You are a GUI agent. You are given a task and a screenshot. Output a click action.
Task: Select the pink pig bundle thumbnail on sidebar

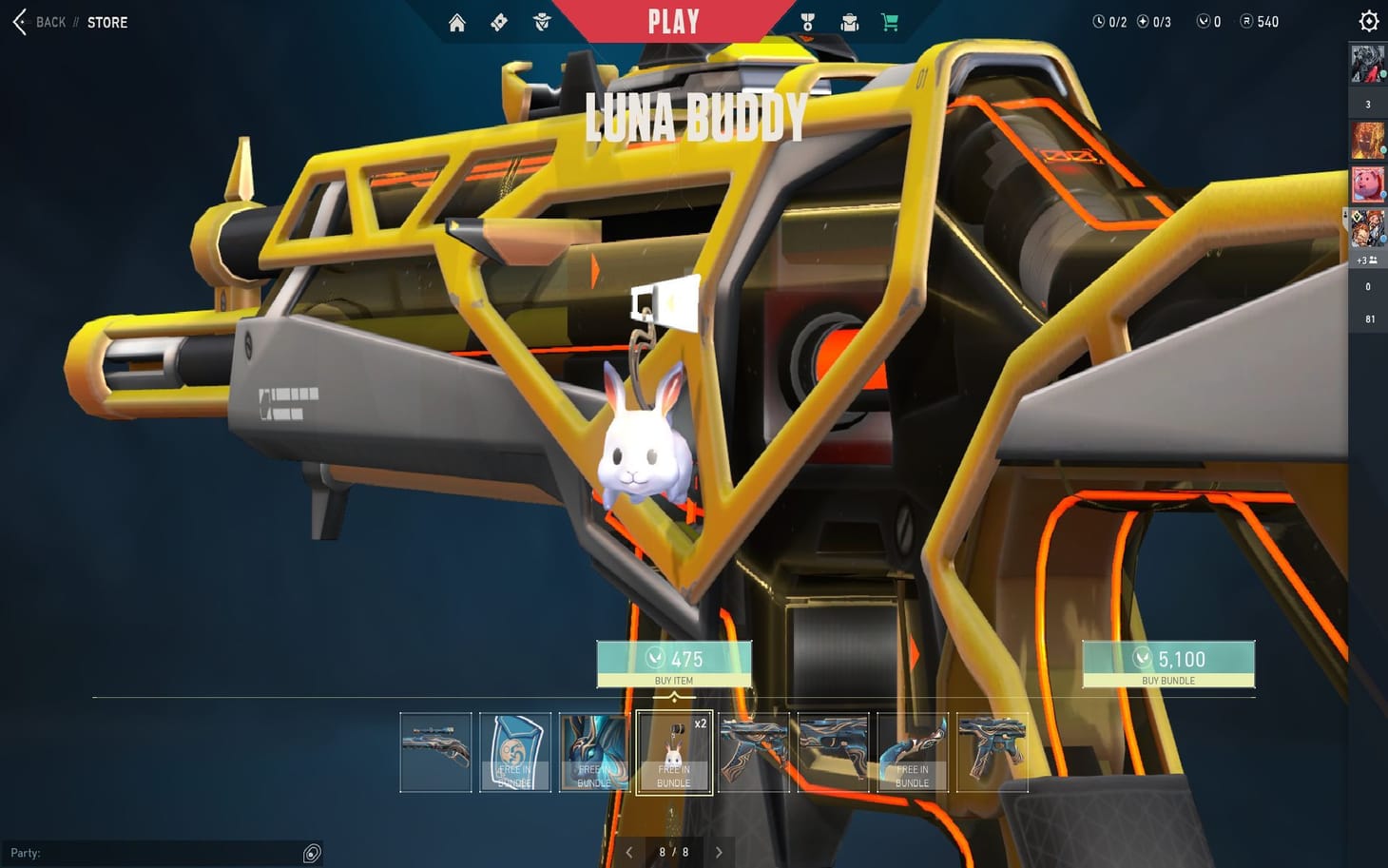pos(1366,183)
